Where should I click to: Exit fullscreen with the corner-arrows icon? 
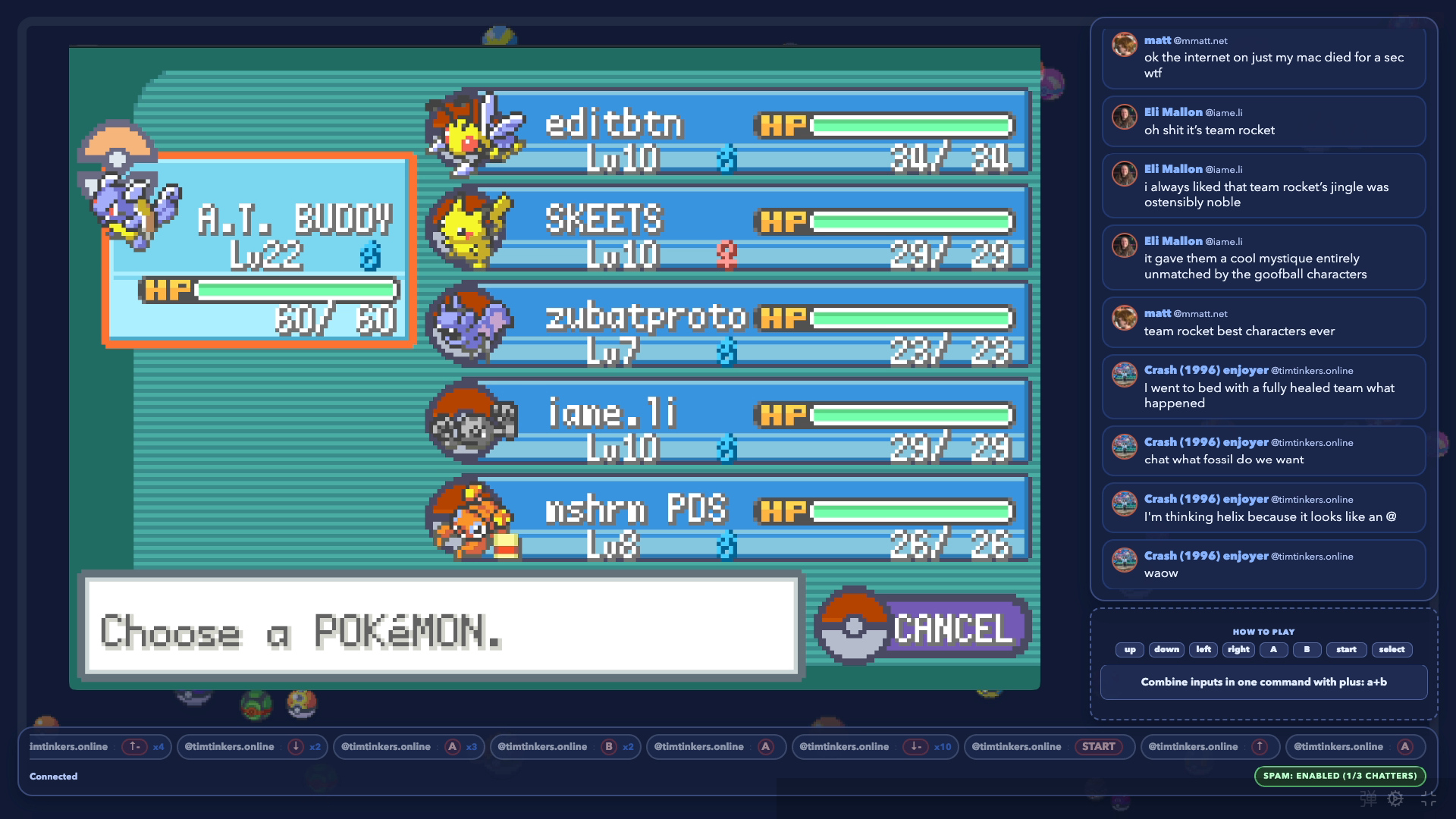1429,799
